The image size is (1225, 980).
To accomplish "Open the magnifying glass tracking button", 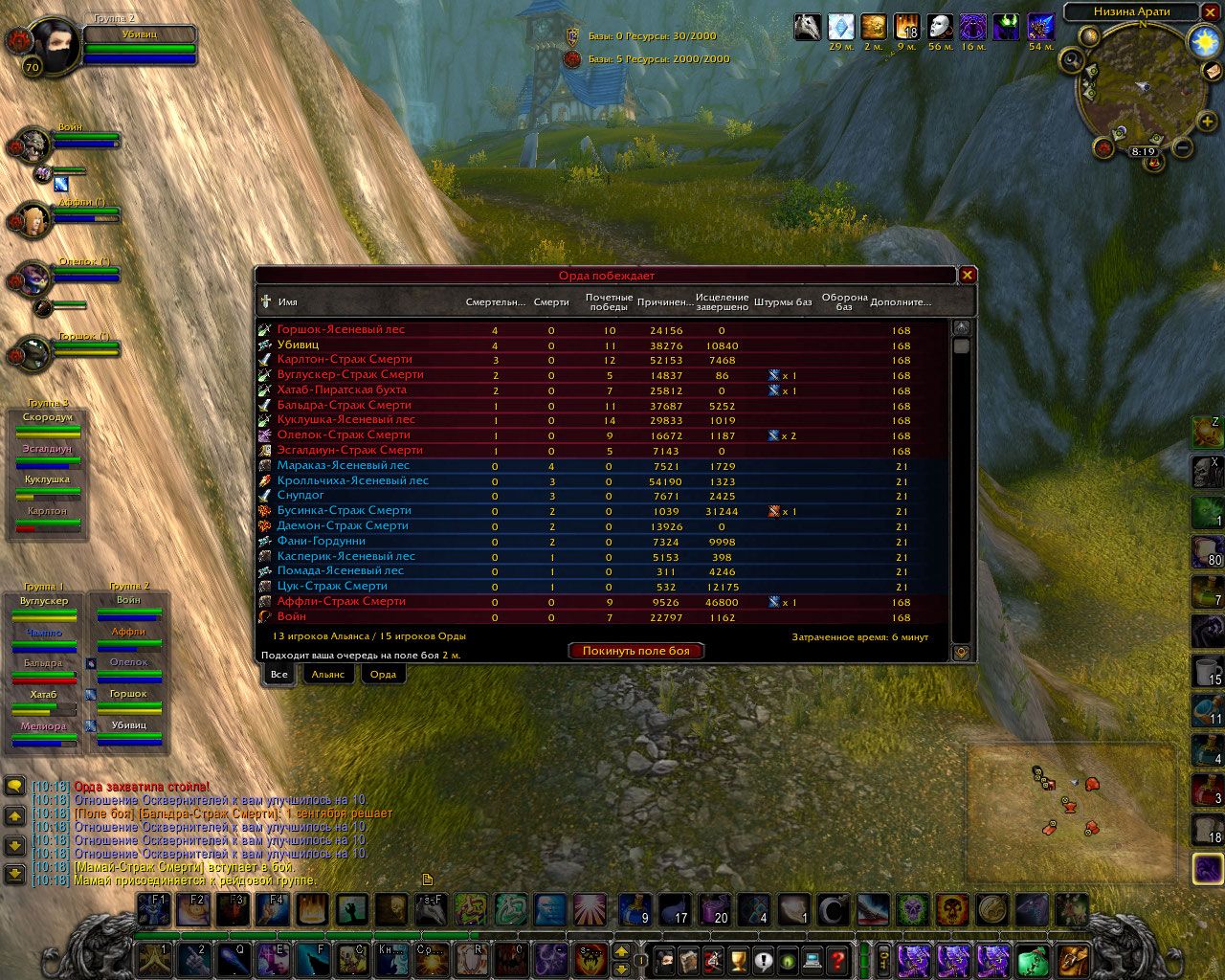I will [1071, 61].
